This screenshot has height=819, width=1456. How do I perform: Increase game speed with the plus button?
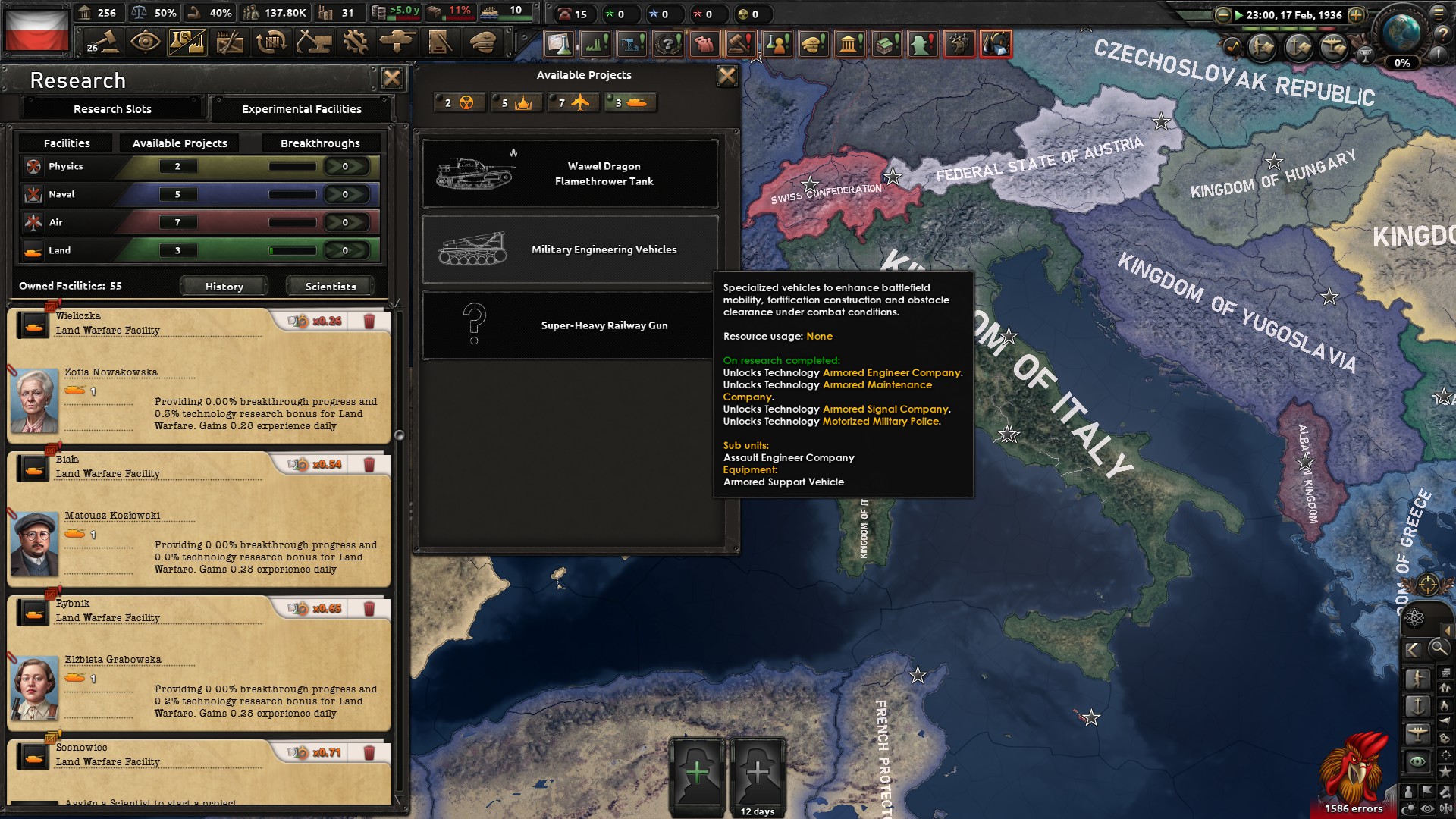point(1356,15)
